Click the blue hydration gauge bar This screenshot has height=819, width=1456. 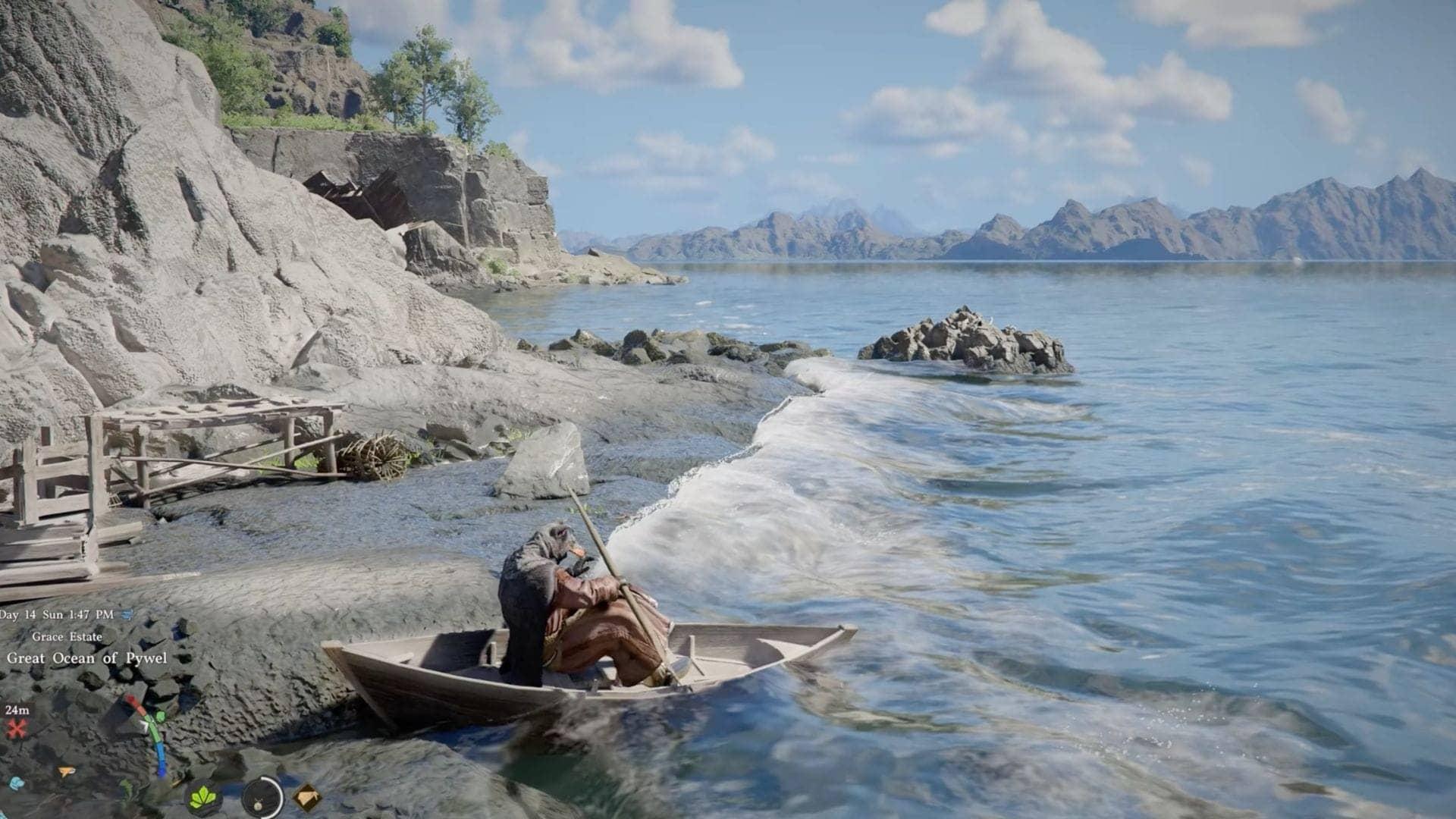coord(162,756)
